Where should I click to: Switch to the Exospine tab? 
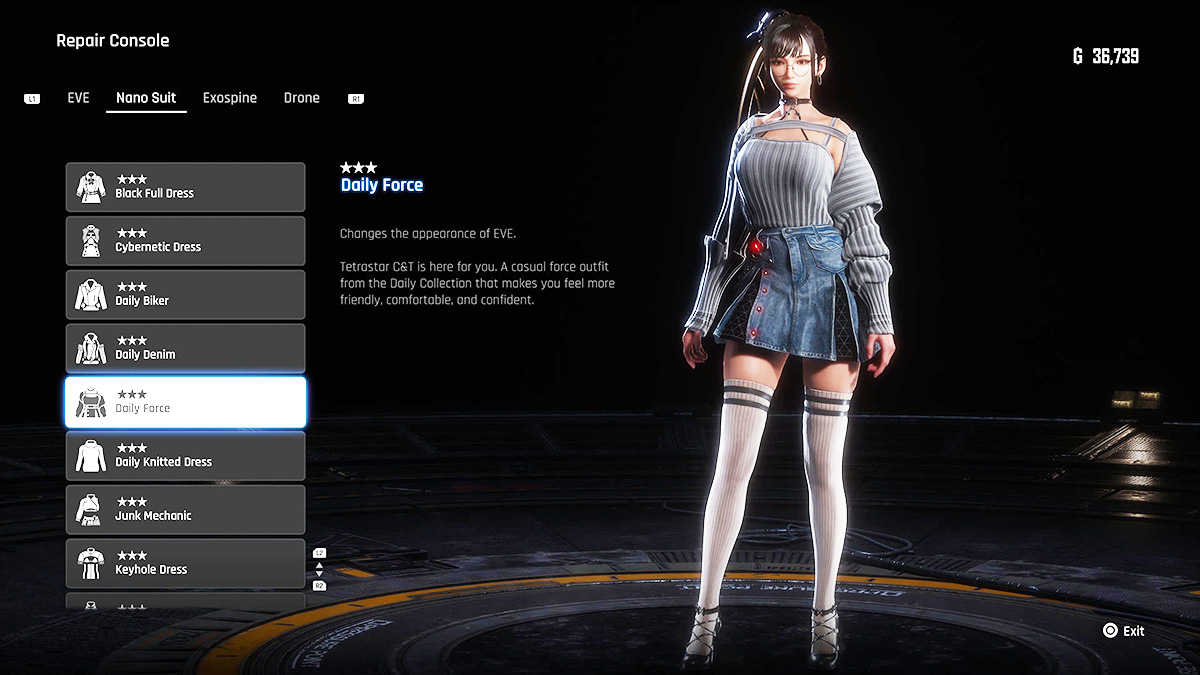230,98
